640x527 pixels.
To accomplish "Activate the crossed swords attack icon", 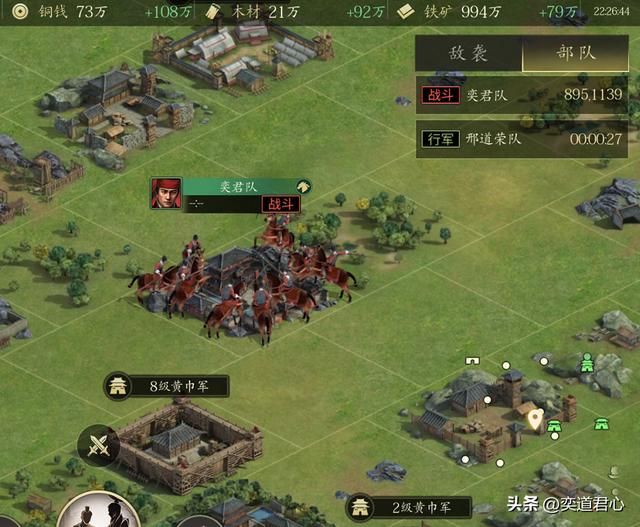I will [99, 445].
